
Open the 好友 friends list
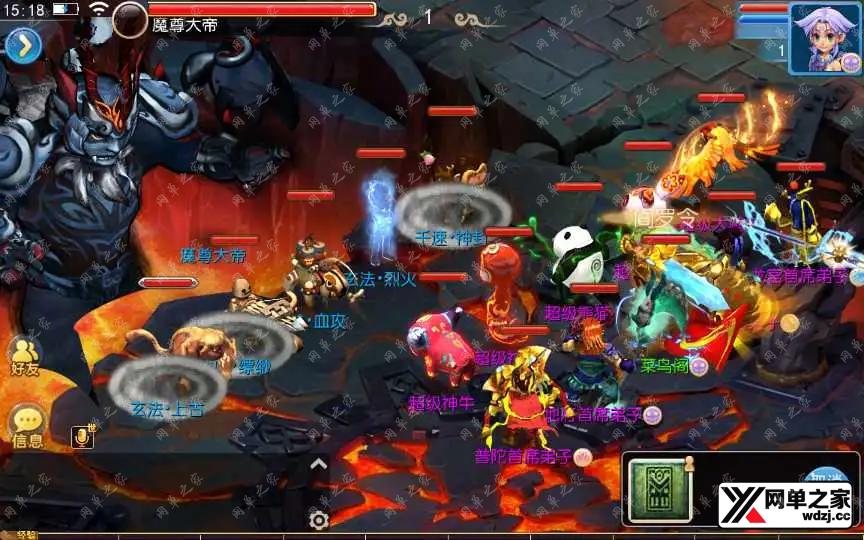point(24,356)
